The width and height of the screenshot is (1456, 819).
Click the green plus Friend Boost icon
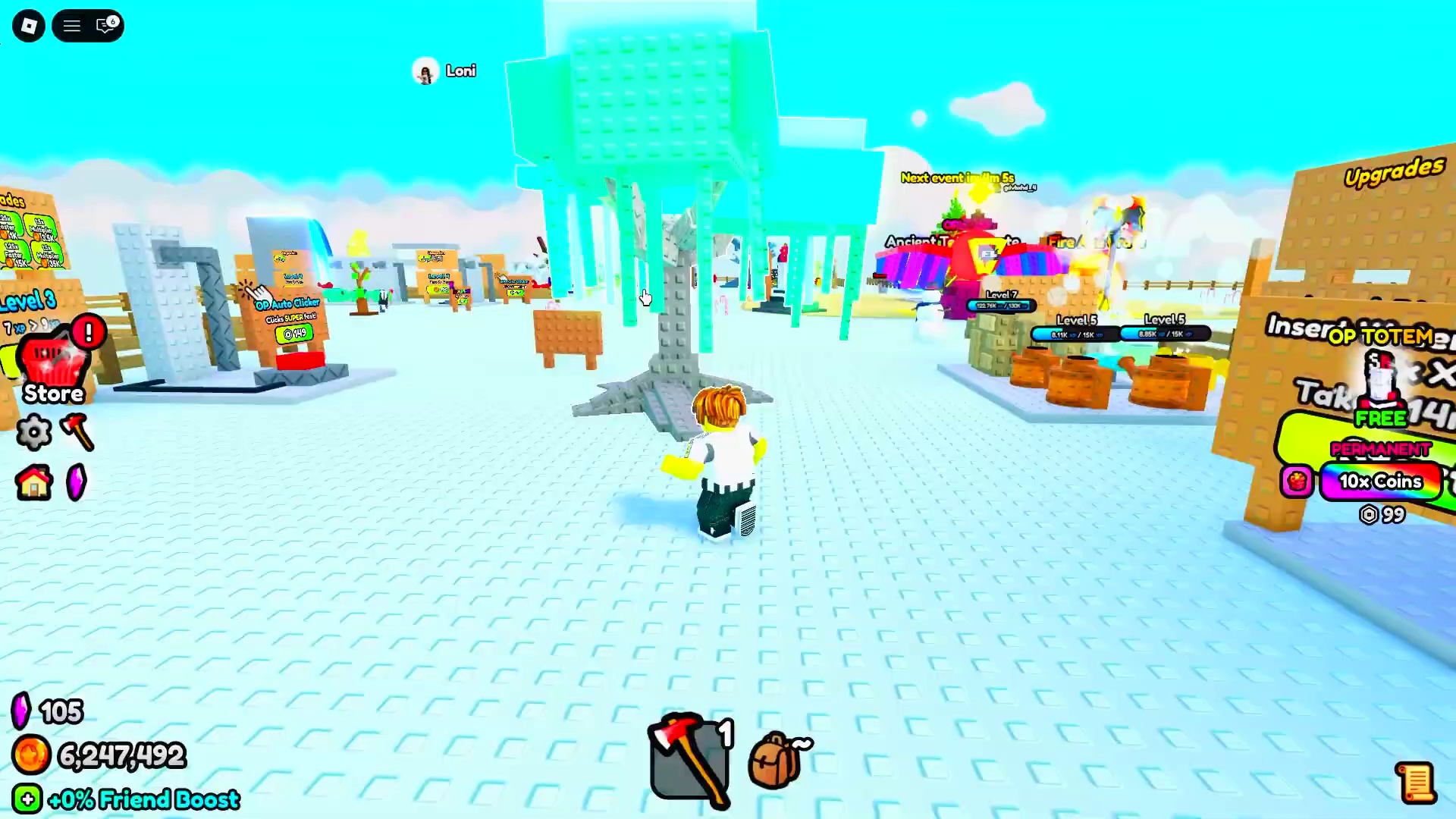(x=27, y=799)
